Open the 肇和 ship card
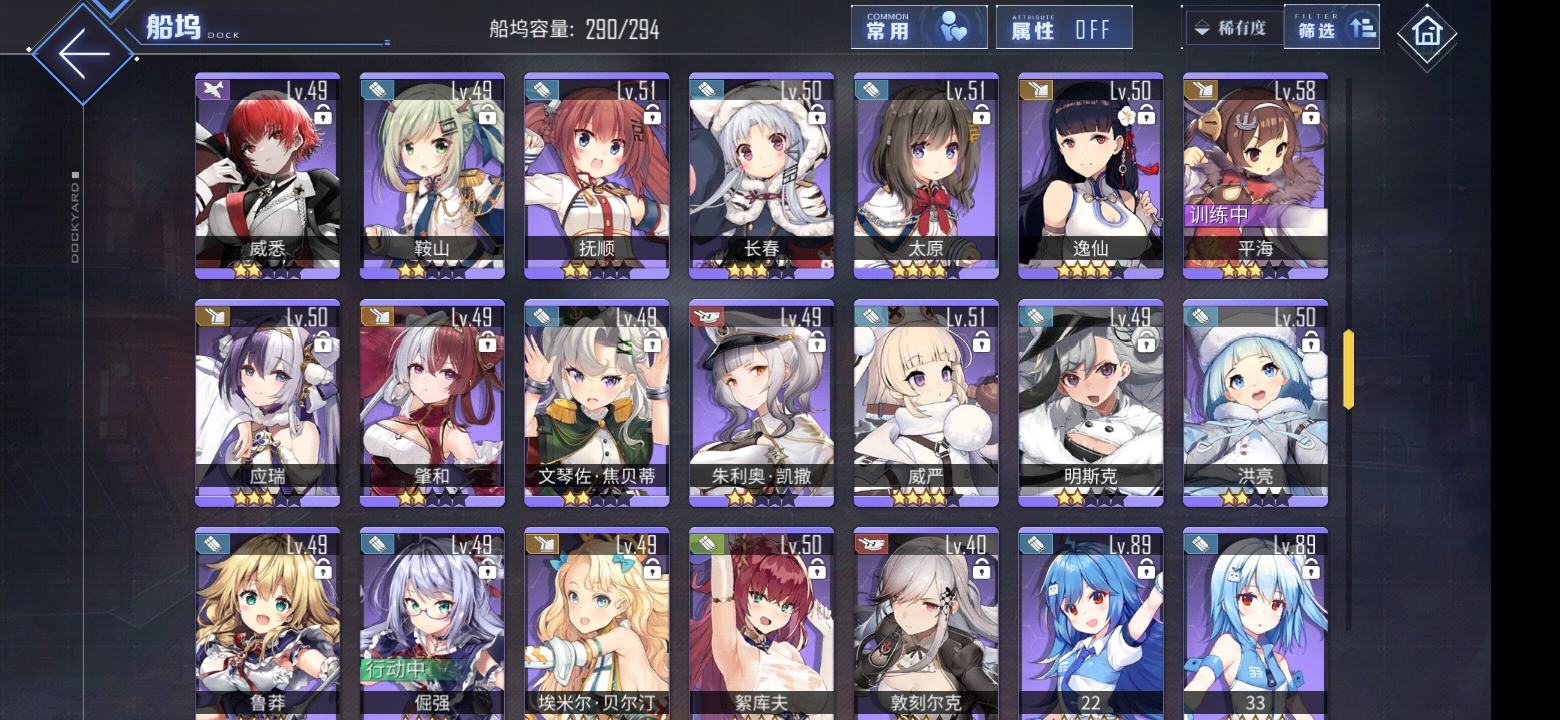The width and height of the screenshot is (1560, 720). pos(432,402)
